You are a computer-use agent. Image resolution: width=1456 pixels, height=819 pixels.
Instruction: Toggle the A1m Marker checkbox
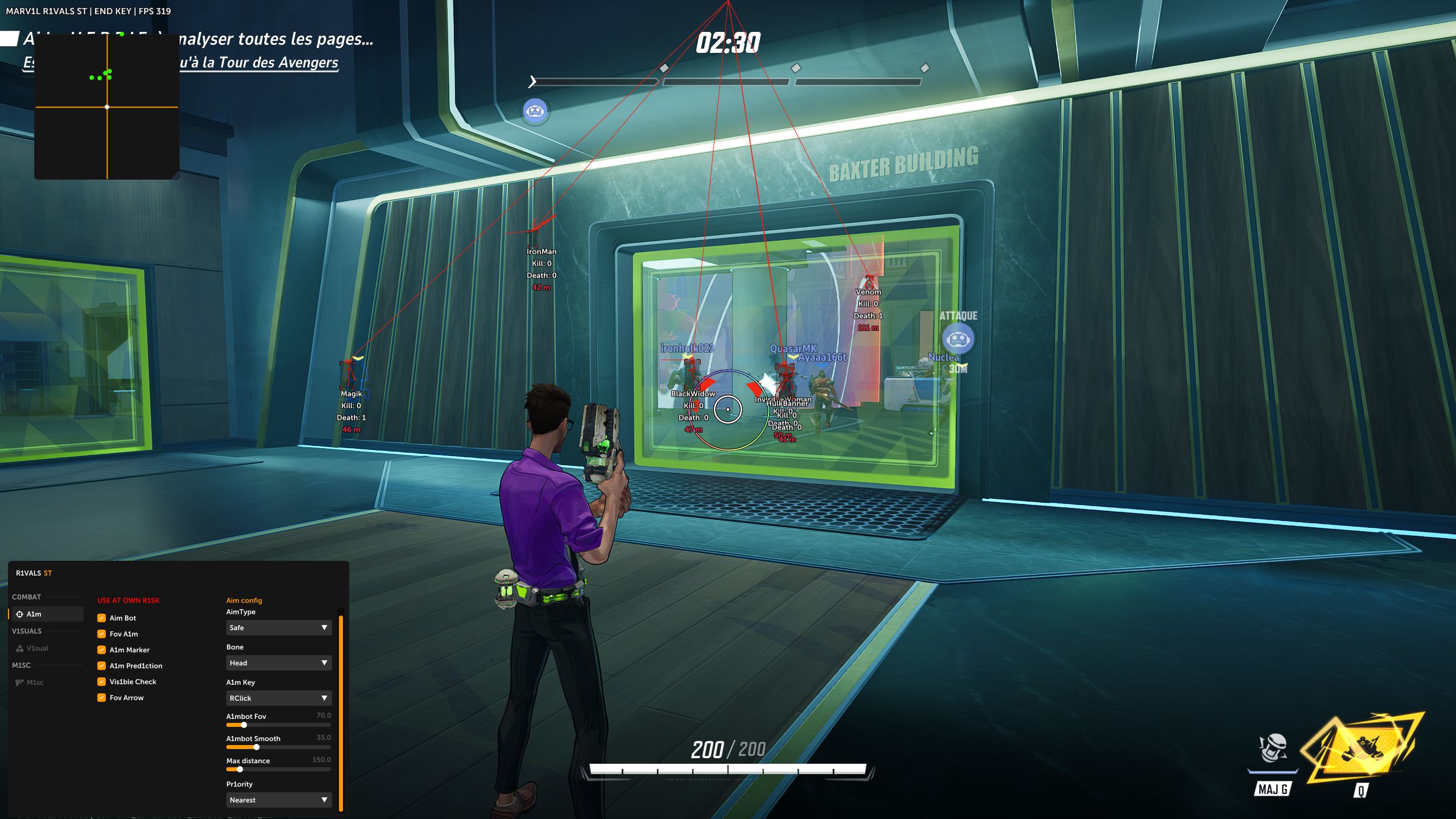(102, 650)
